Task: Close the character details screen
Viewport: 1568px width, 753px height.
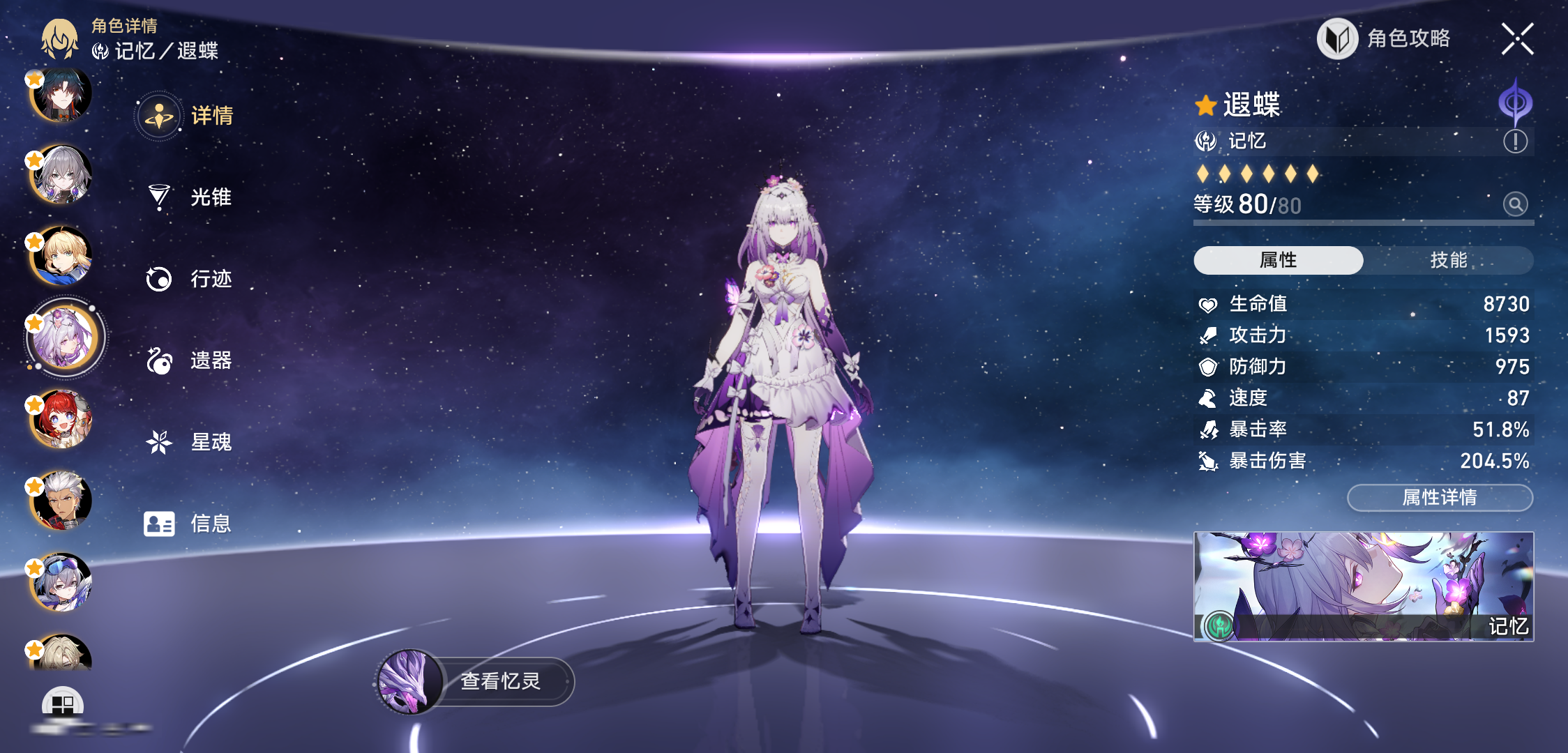Action: 1517,38
